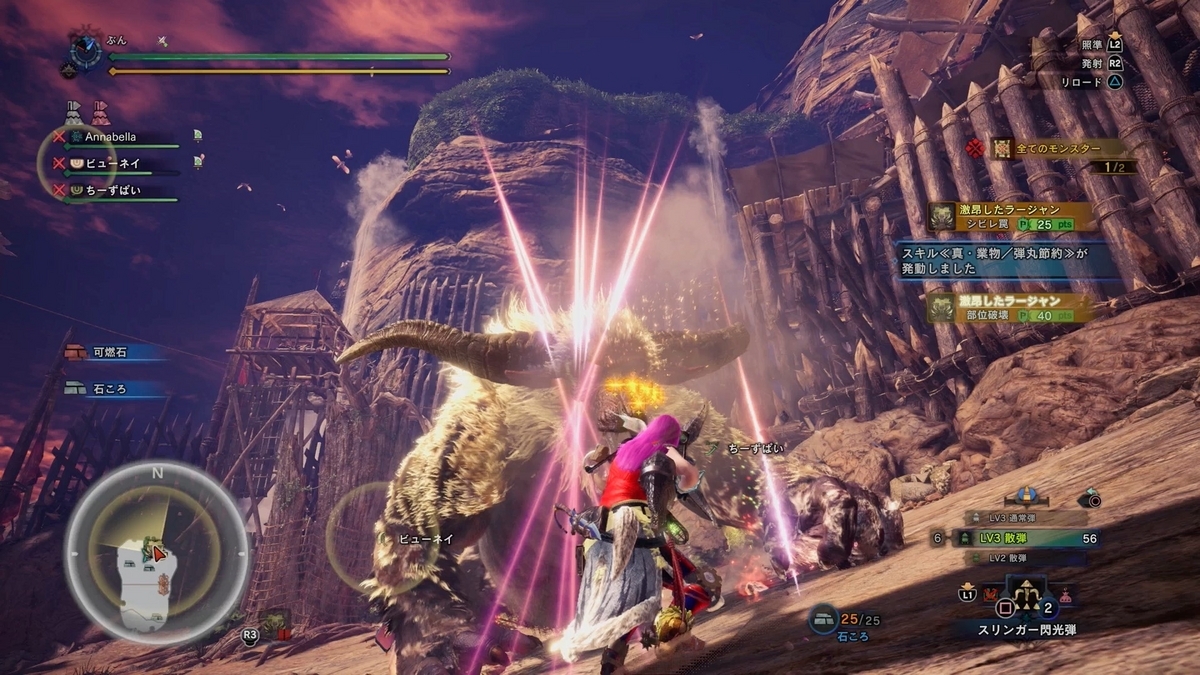
Task: Click the 激昂したラージャン 部位破壊 notification
Action: coord(1009,307)
